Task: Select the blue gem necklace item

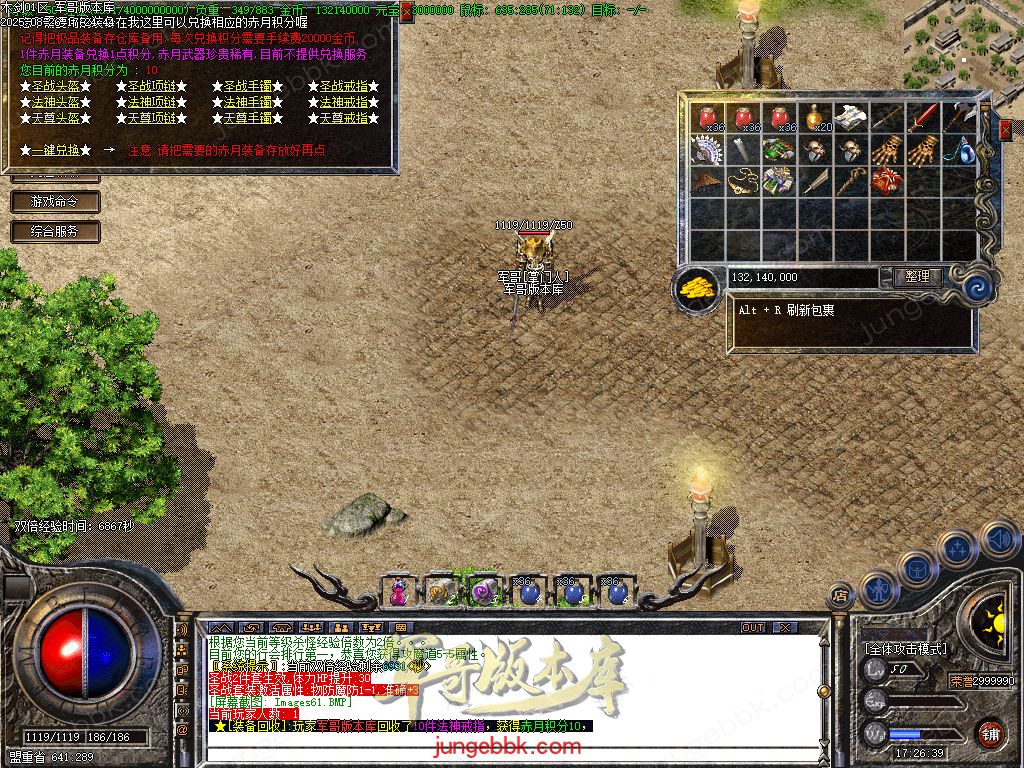Action: pos(959,150)
